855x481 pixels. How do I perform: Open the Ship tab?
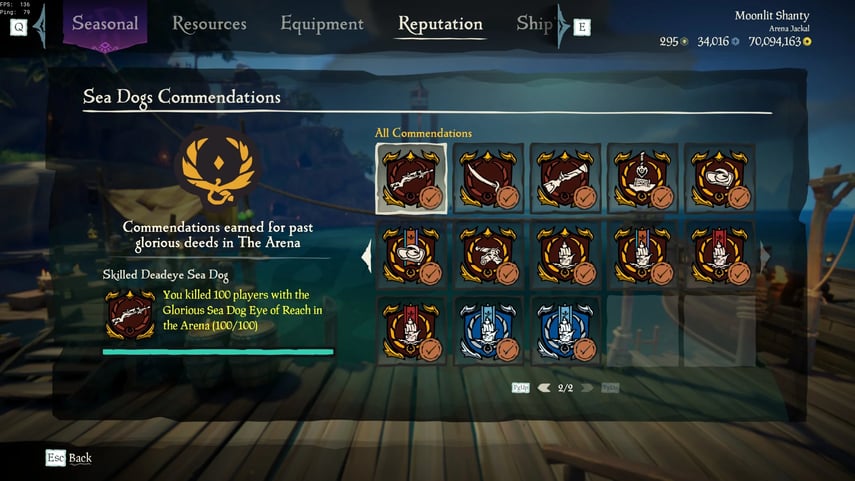[x=535, y=23]
